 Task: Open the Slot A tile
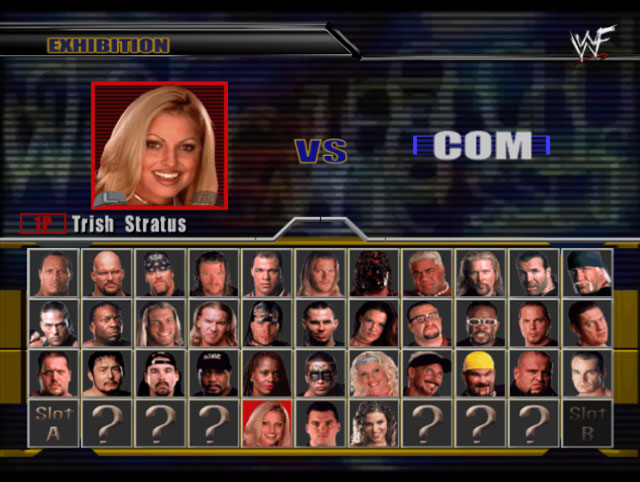53,423
